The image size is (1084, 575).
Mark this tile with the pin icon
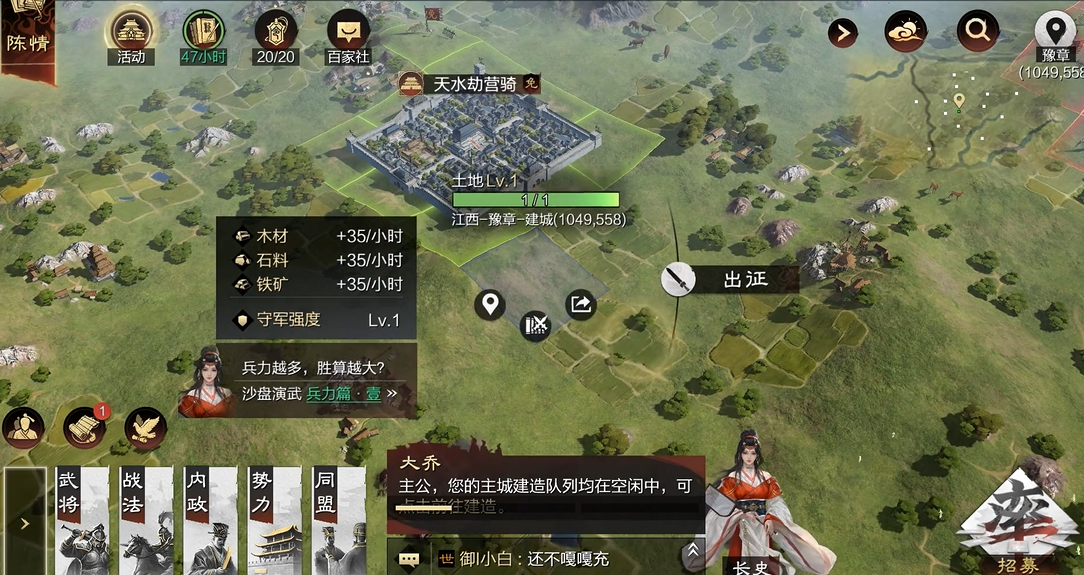click(x=489, y=304)
